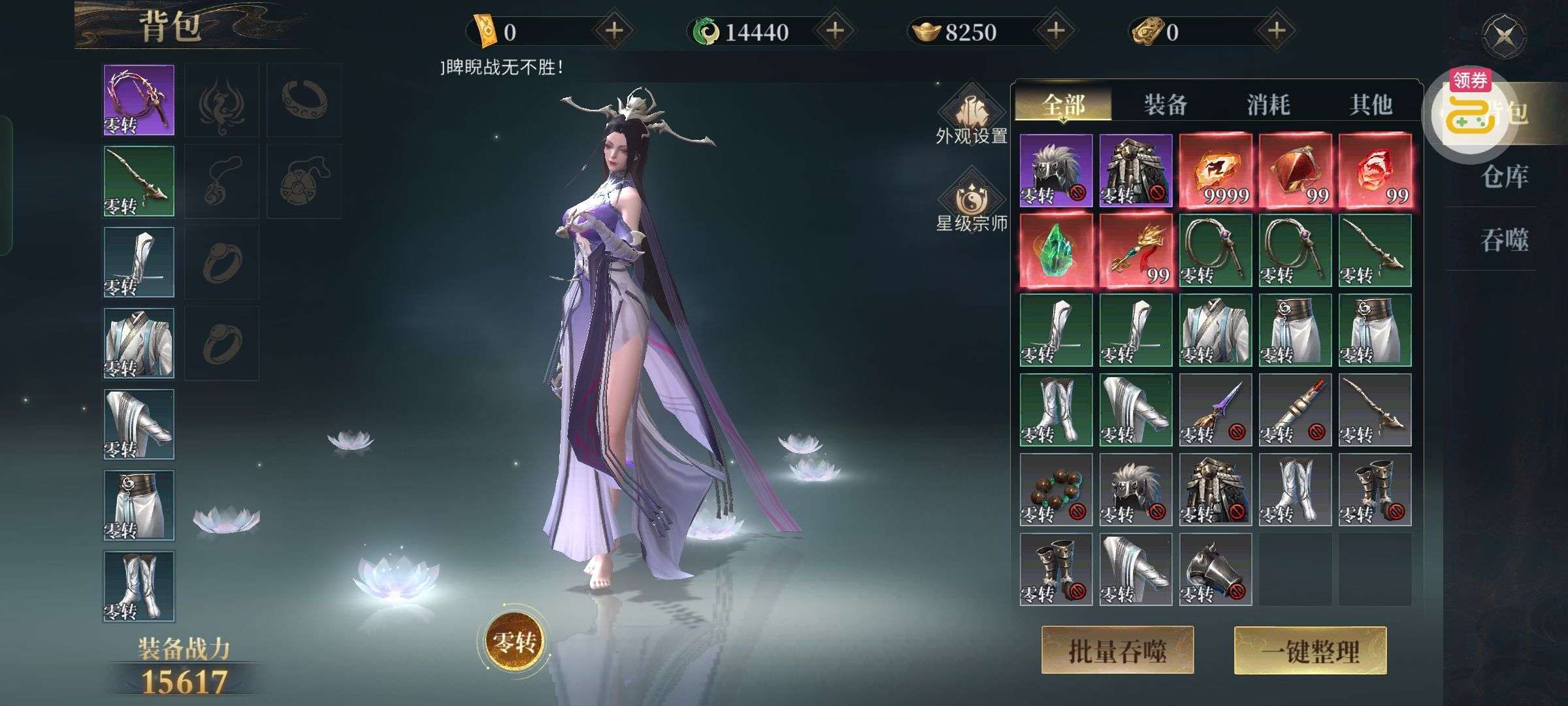Viewport: 1568px width, 706px height.
Task: Close the backpack screen
Action: click(x=1505, y=37)
